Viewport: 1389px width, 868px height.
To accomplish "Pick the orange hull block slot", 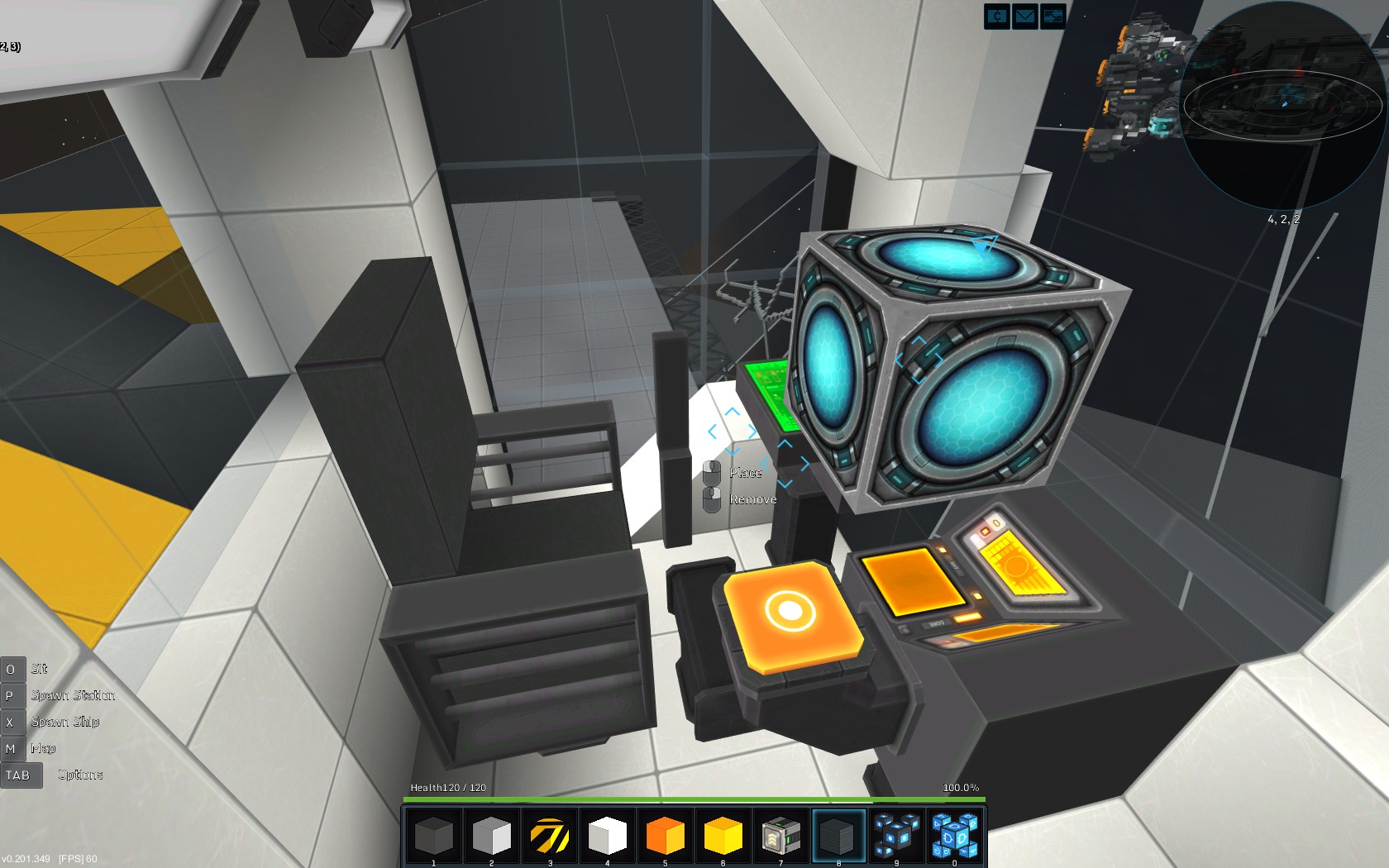I will 666,835.
